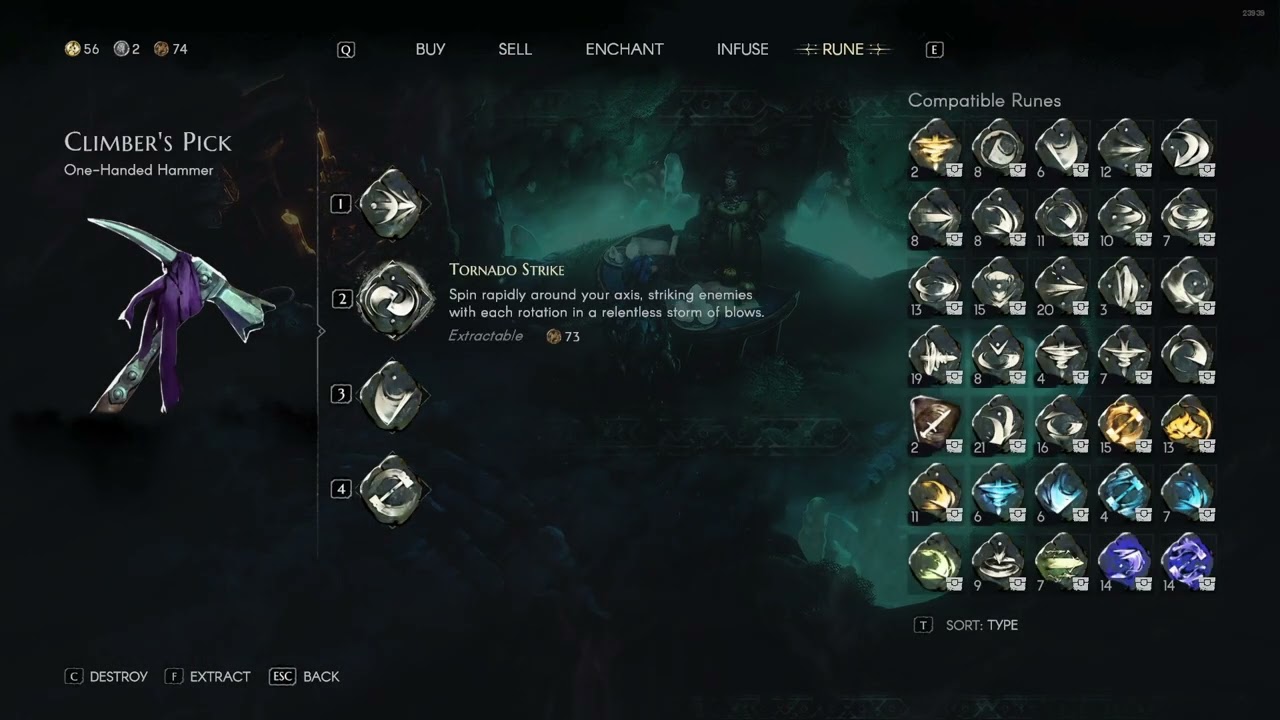Select the compatible rune costing 20

[x=1060, y=285]
